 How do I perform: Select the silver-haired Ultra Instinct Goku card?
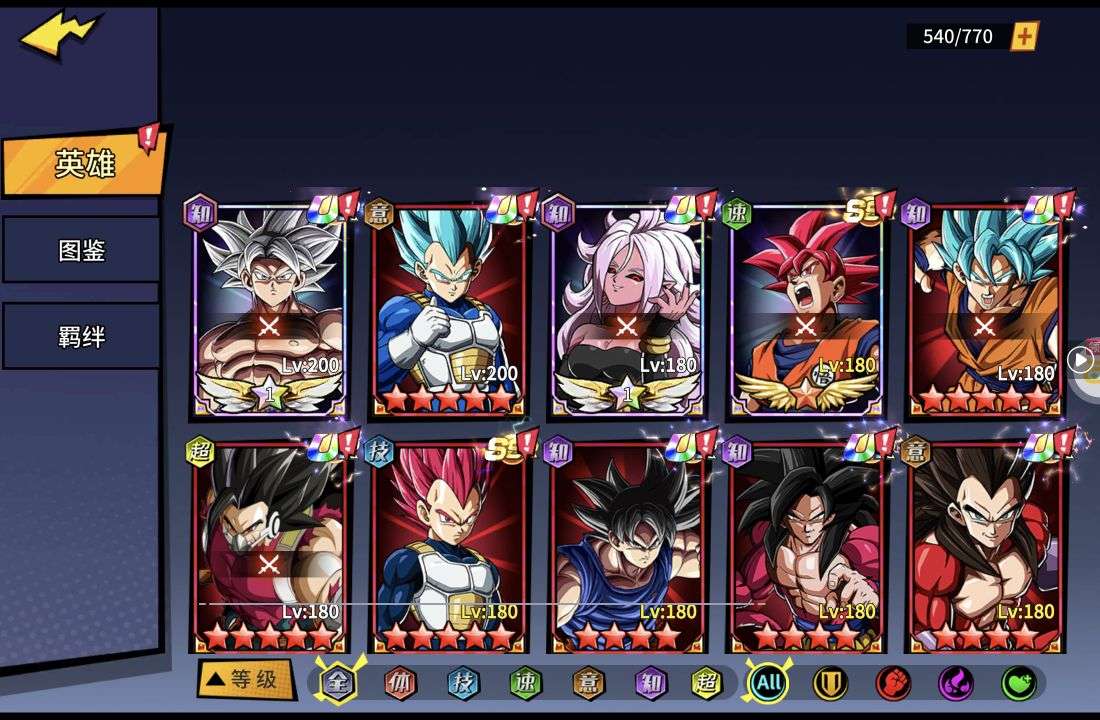(x=269, y=310)
